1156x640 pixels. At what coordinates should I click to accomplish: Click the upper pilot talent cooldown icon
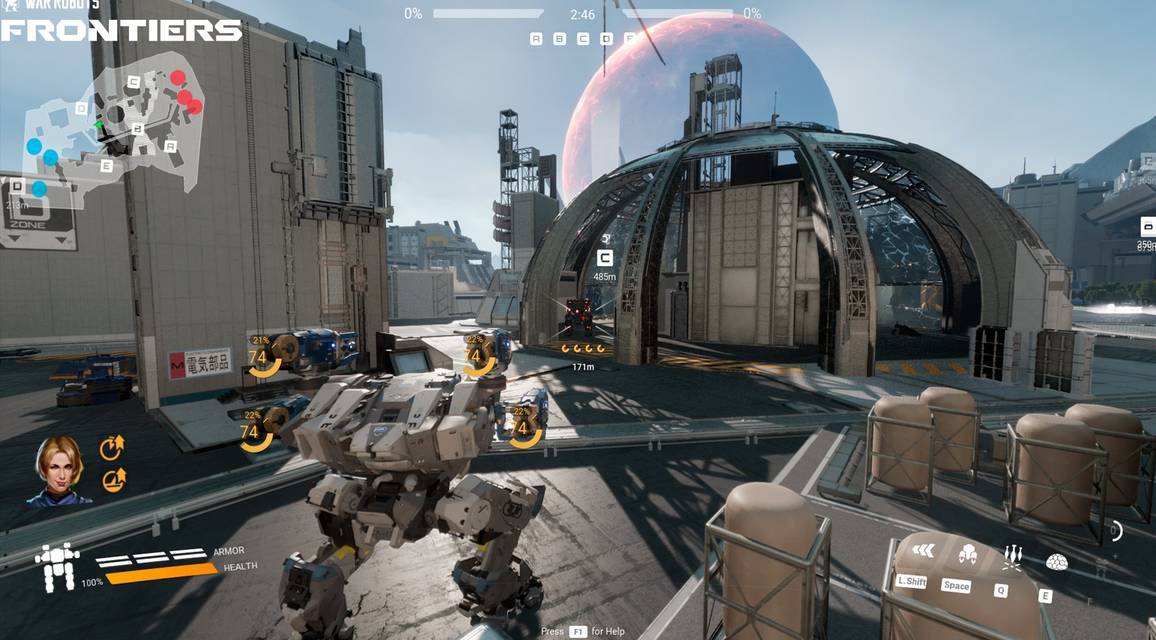pyautogui.click(x=111, y=449)
